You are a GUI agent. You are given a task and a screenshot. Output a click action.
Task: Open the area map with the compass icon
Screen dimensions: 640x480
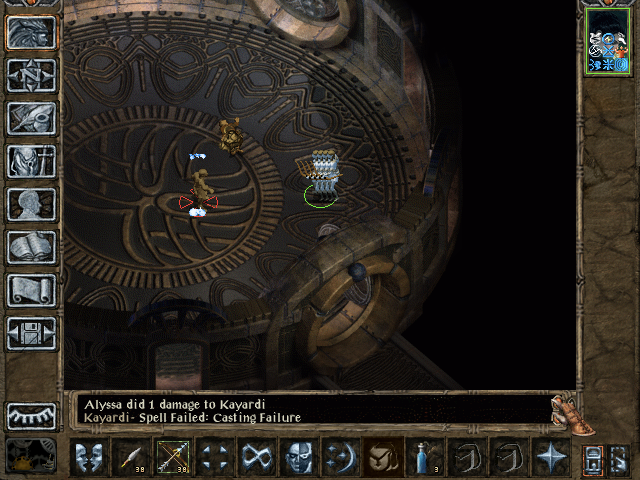tap(32, 75)
